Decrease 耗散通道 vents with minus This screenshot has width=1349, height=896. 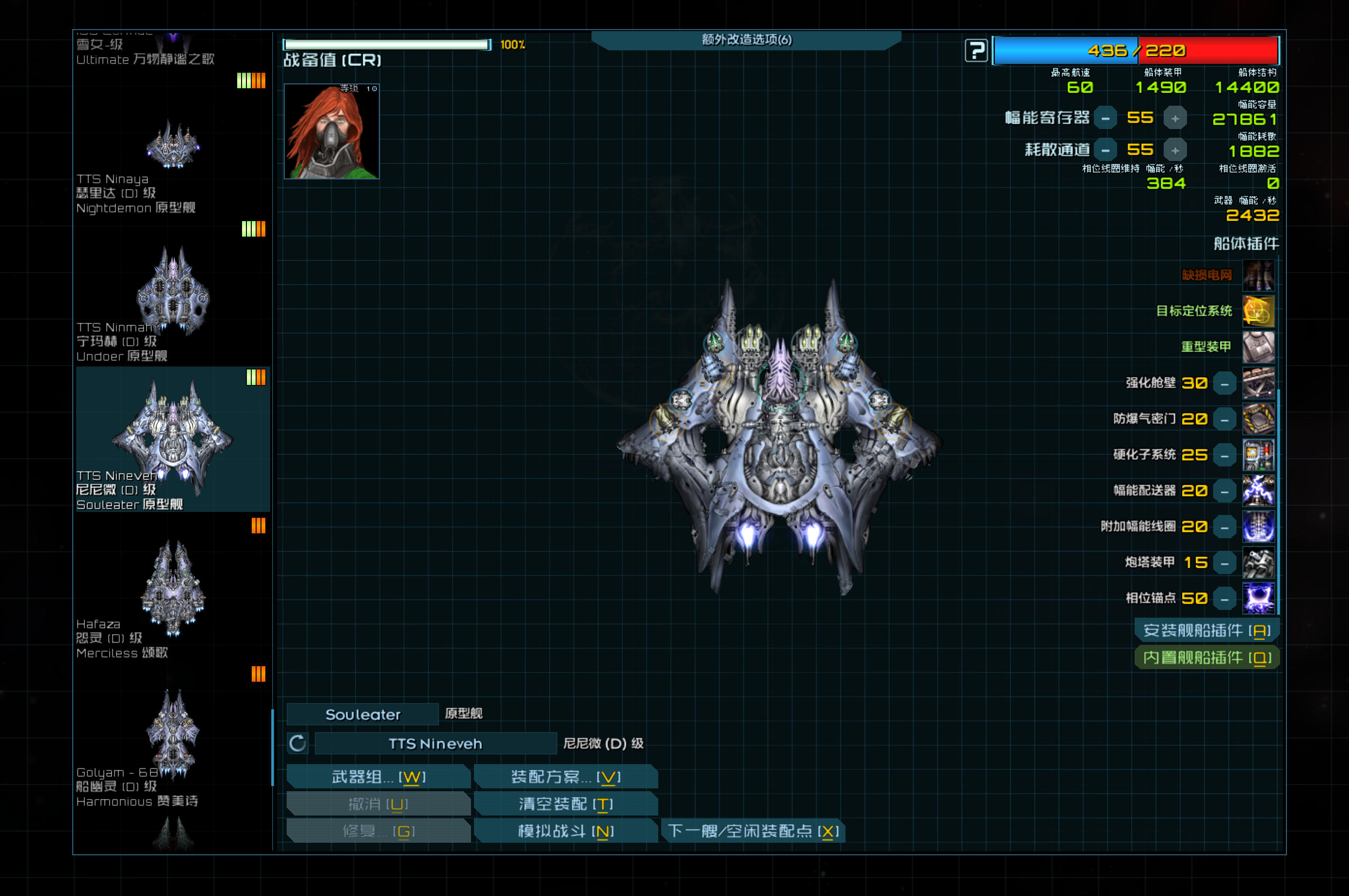[1105, 150]
